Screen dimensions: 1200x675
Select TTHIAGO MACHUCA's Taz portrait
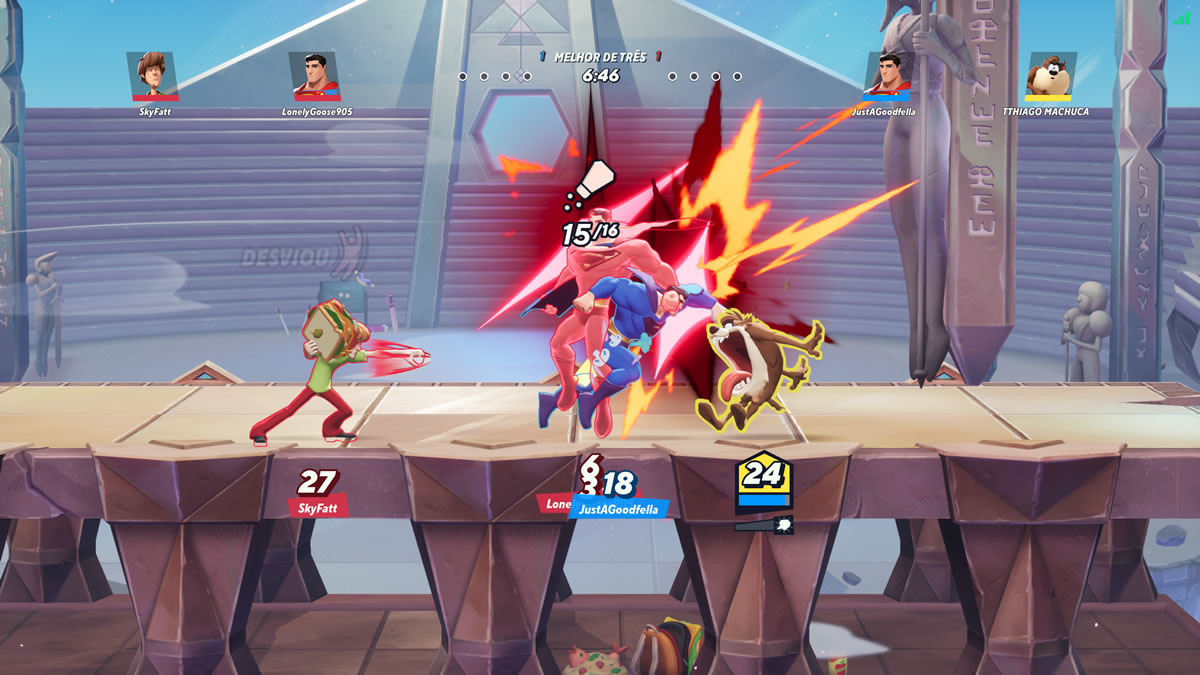[1051, 76]
